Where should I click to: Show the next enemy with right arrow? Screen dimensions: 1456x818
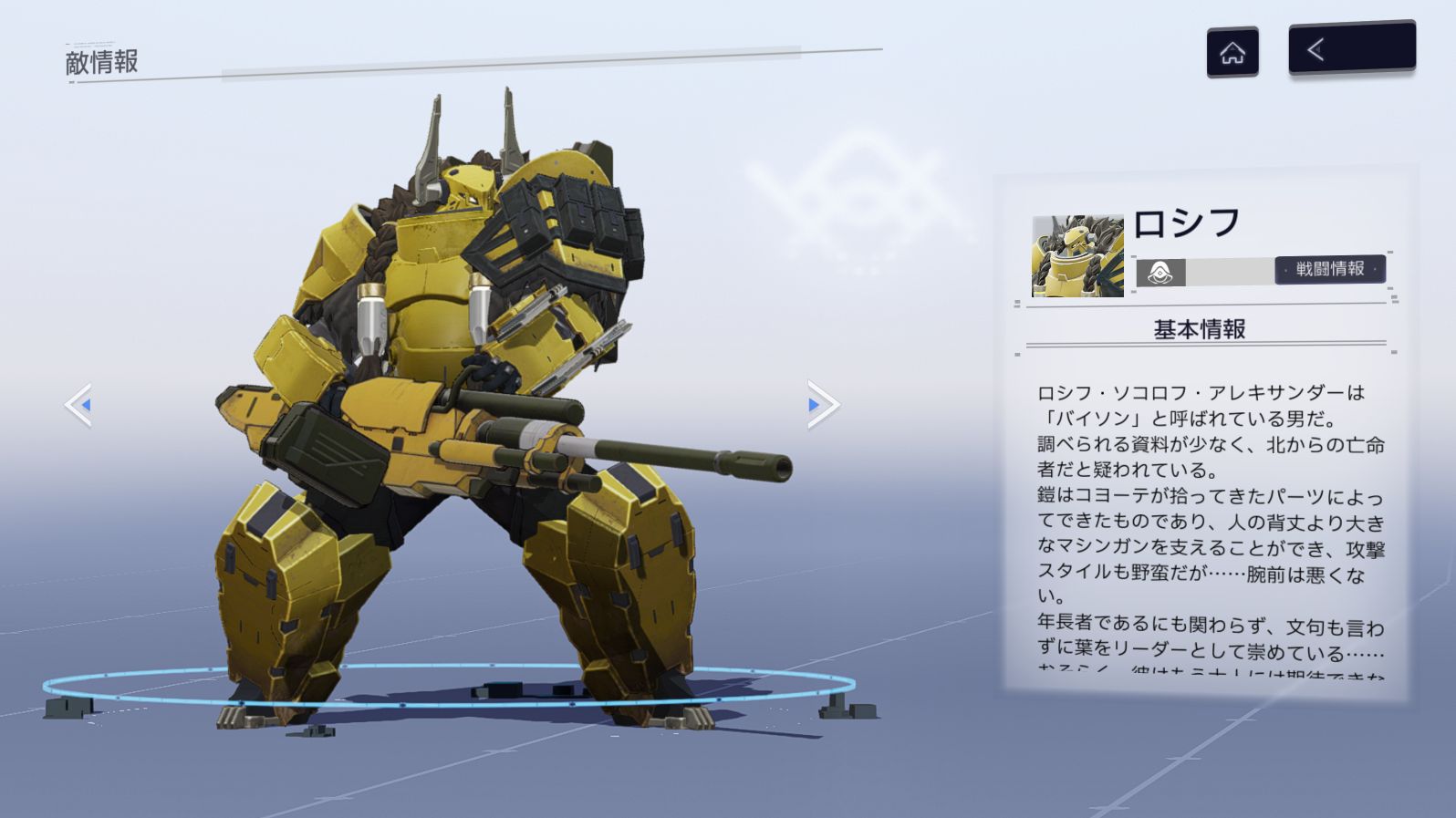[821, 405]
